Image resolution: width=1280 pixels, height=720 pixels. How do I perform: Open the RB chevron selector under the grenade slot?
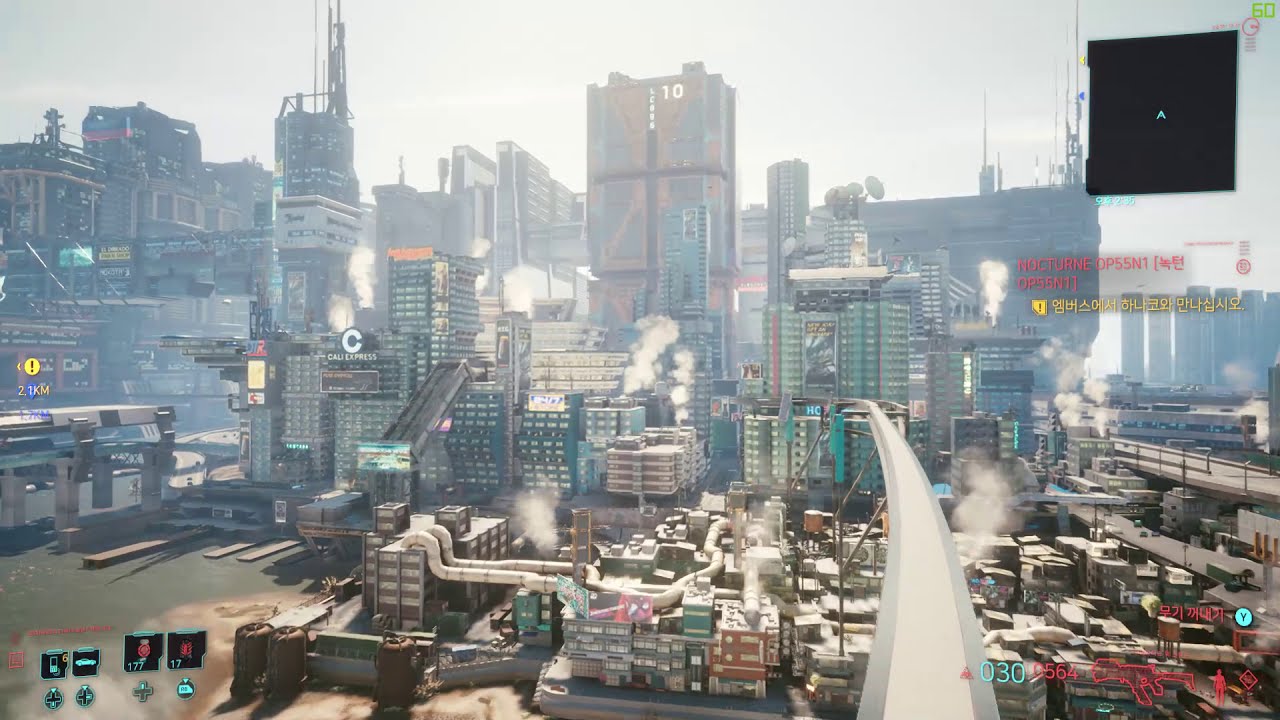(x=186, y=690)
